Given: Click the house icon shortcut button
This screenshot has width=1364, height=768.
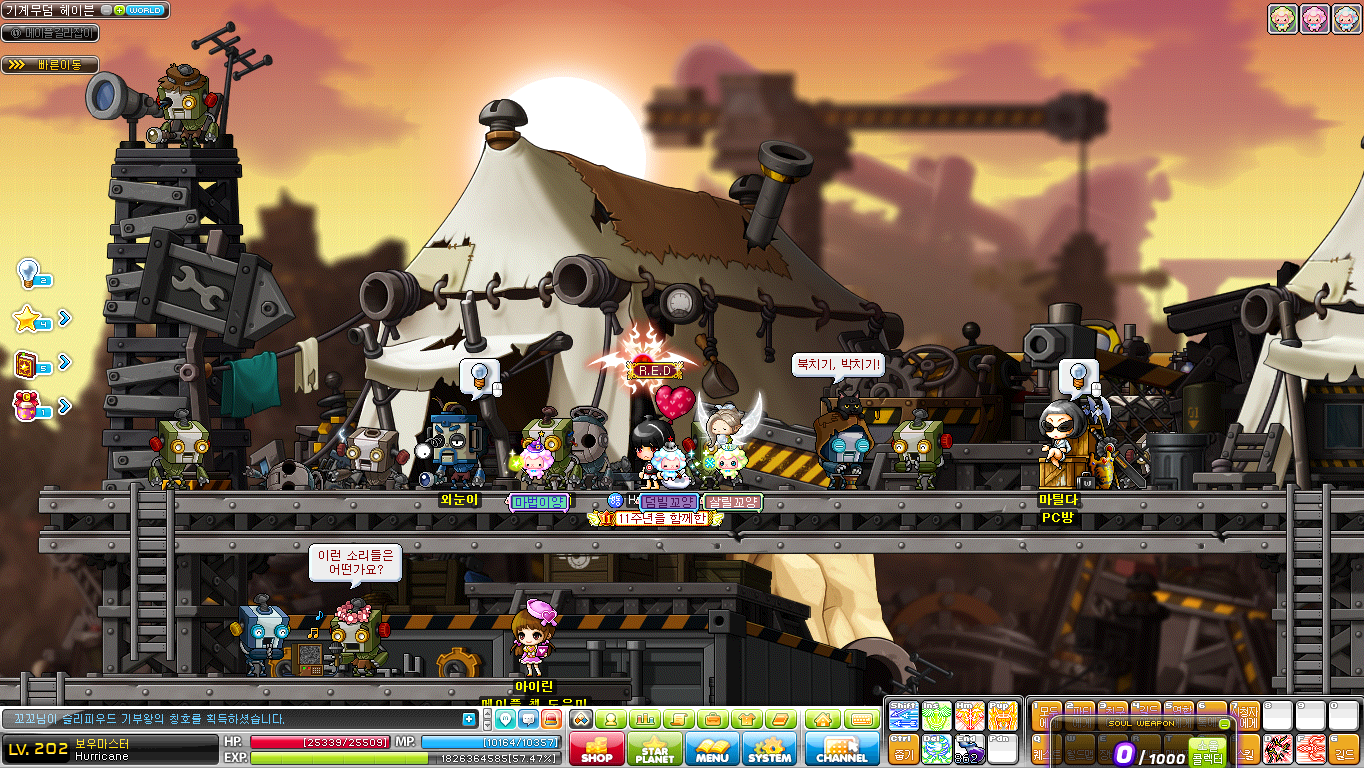Looking at the screenshot, I should tap(822, 719).
